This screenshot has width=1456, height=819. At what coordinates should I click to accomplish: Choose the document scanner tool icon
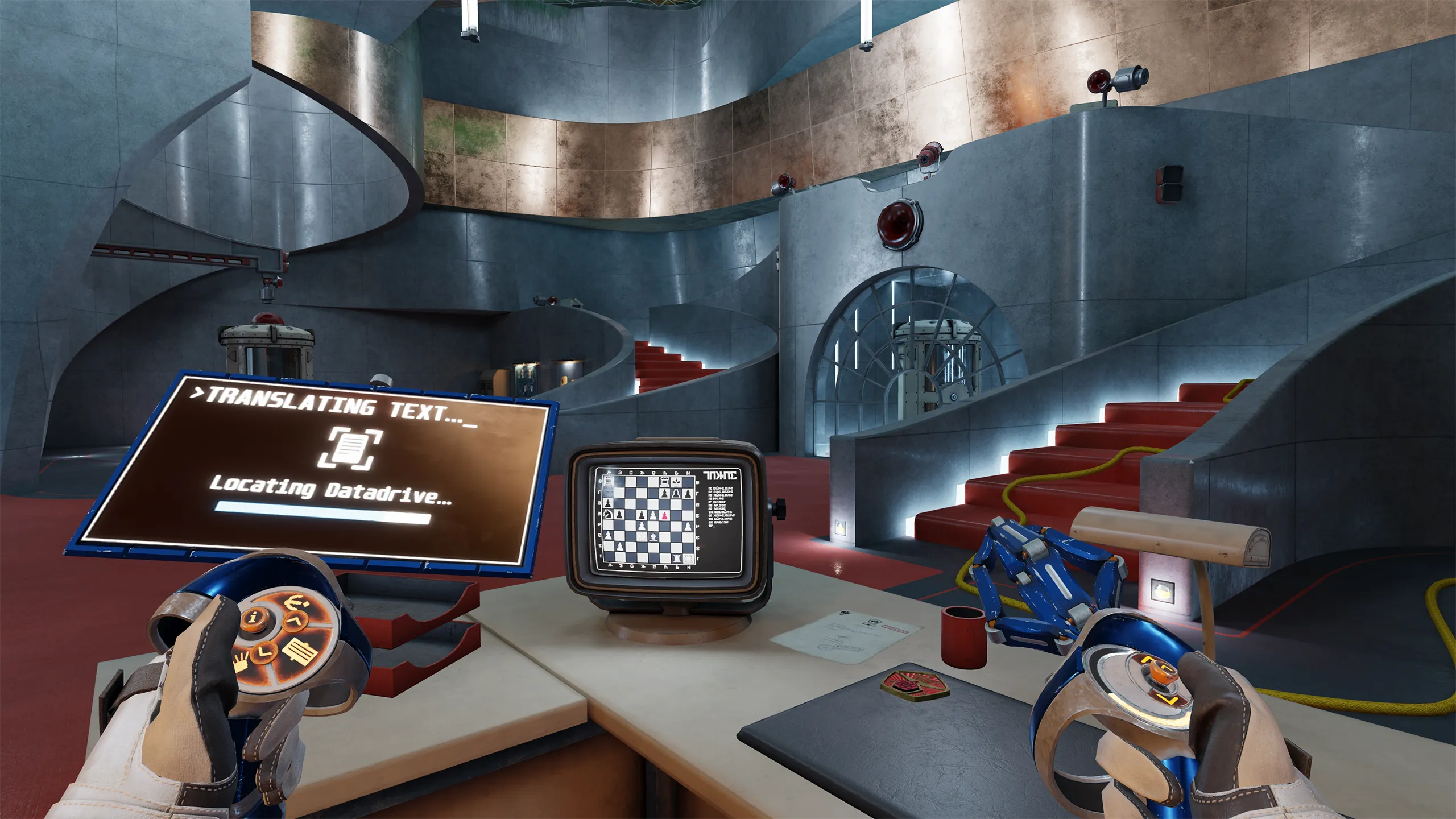point(299,652)
